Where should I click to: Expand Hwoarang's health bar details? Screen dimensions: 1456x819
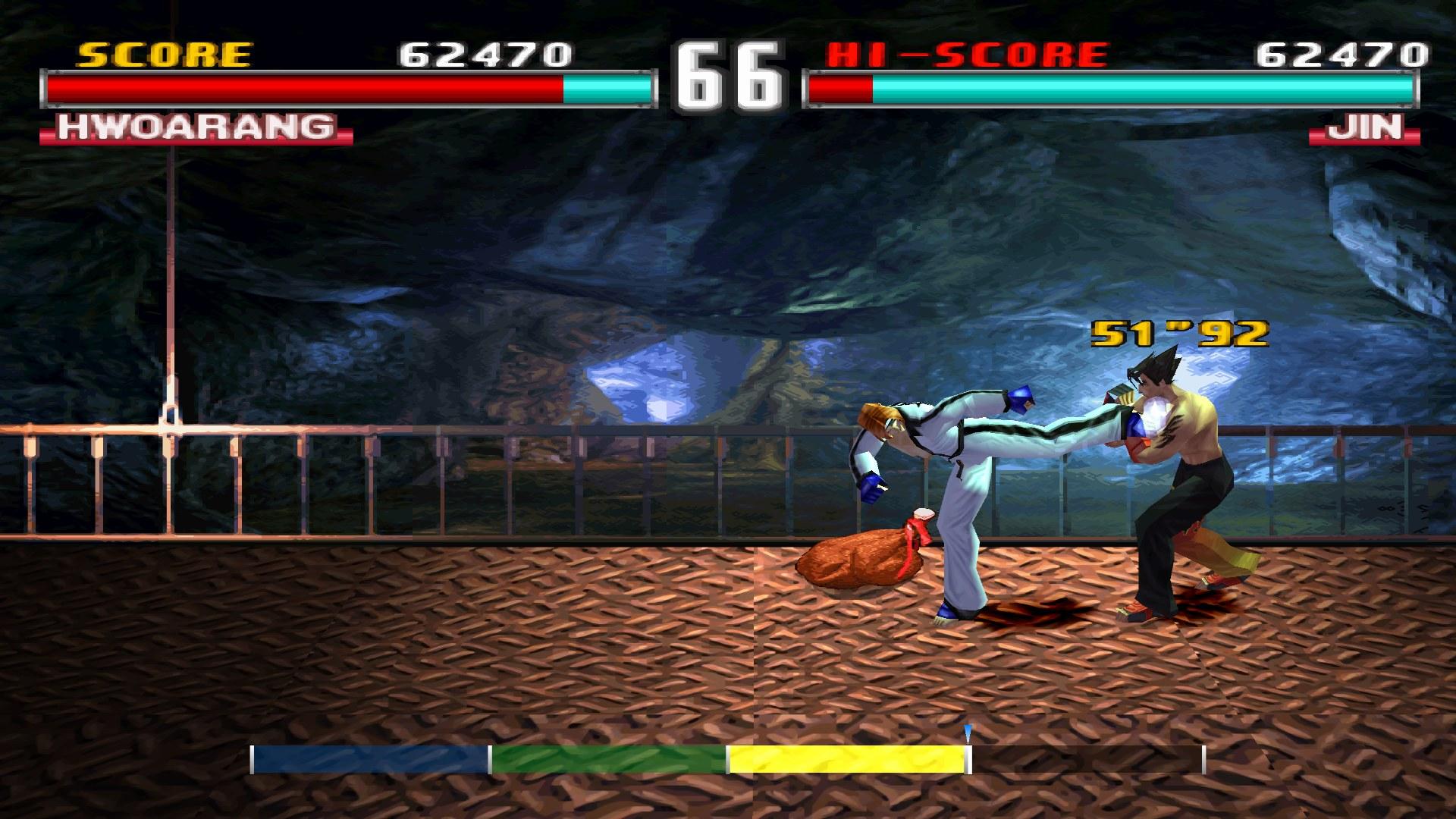coord(349,90)
